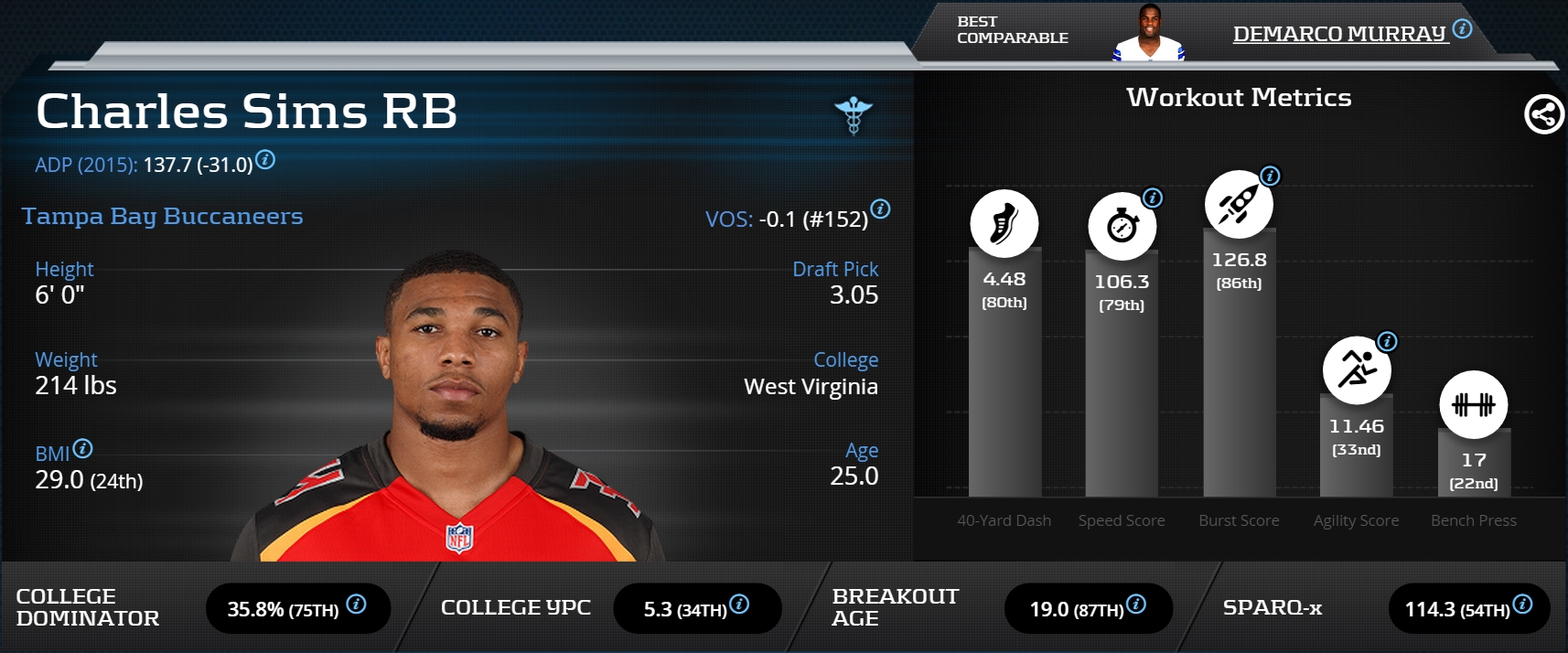Open the Speed Score info icon
Viewport: 1568px width, 653px height.
(x=1153, y=198)
